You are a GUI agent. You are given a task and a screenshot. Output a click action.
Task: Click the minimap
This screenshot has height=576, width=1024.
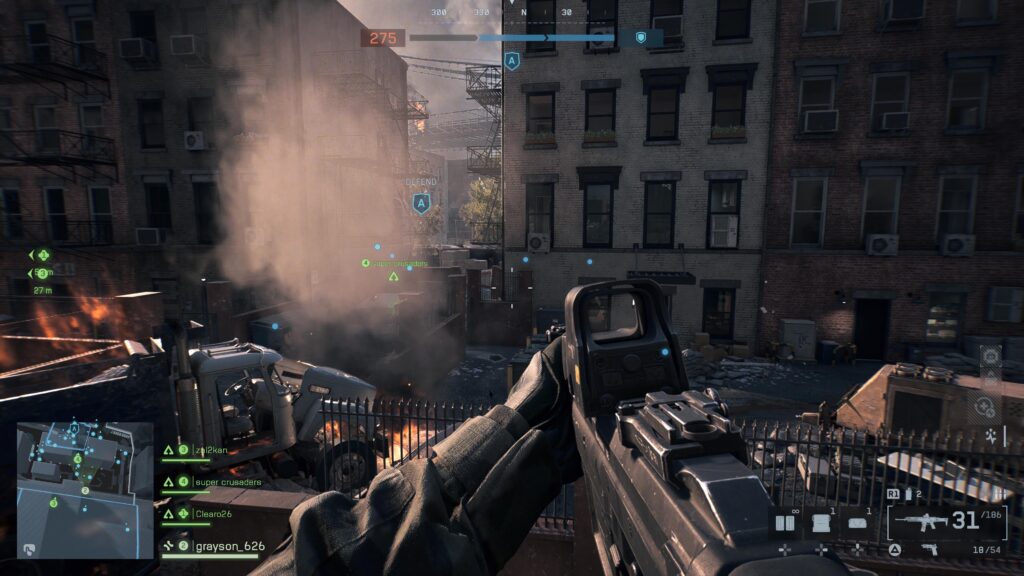[x=84, y=489]
